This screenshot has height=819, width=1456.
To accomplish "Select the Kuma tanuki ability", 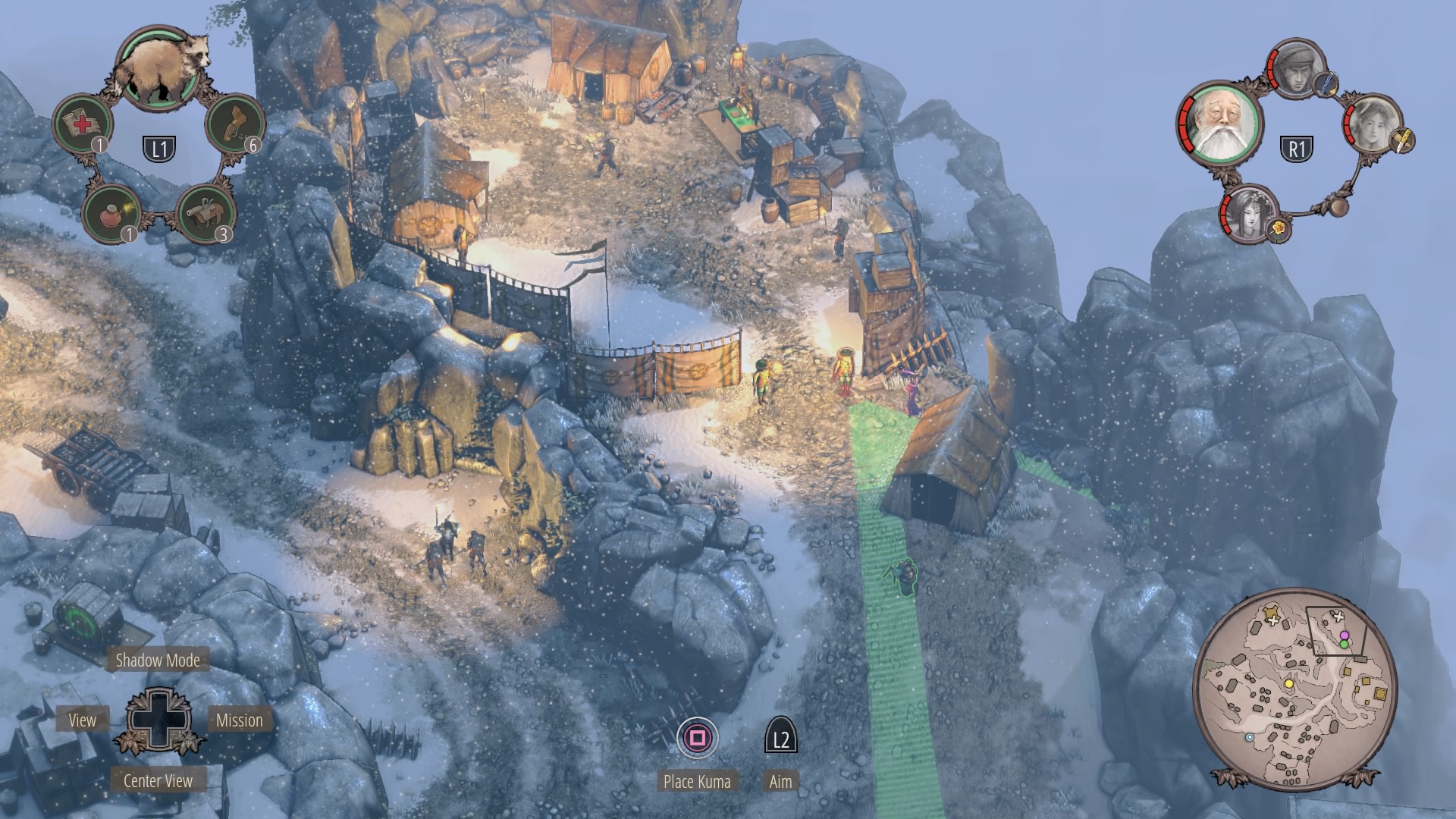I will tap(158, 67).
